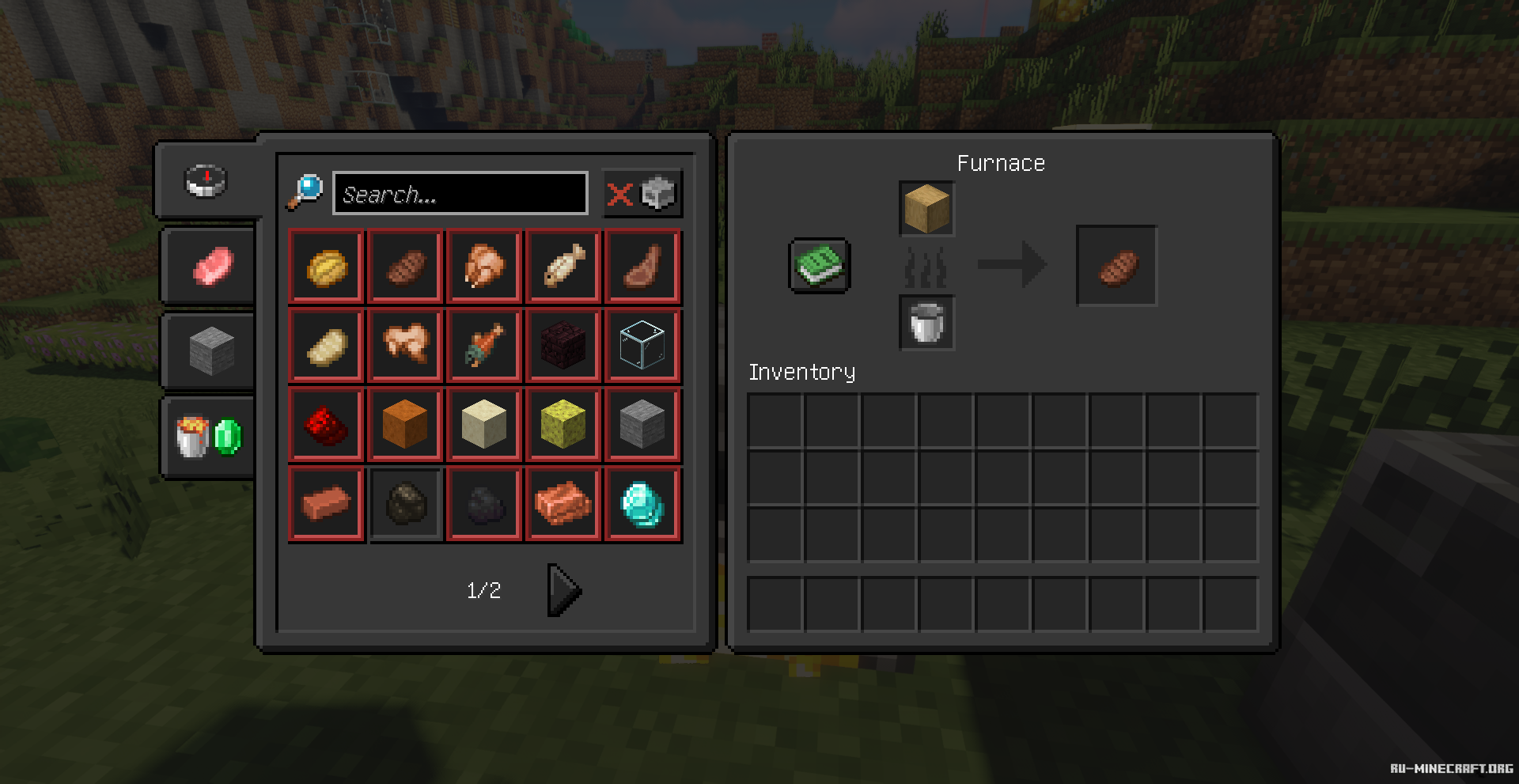Select the charcoal recipe

405,504
